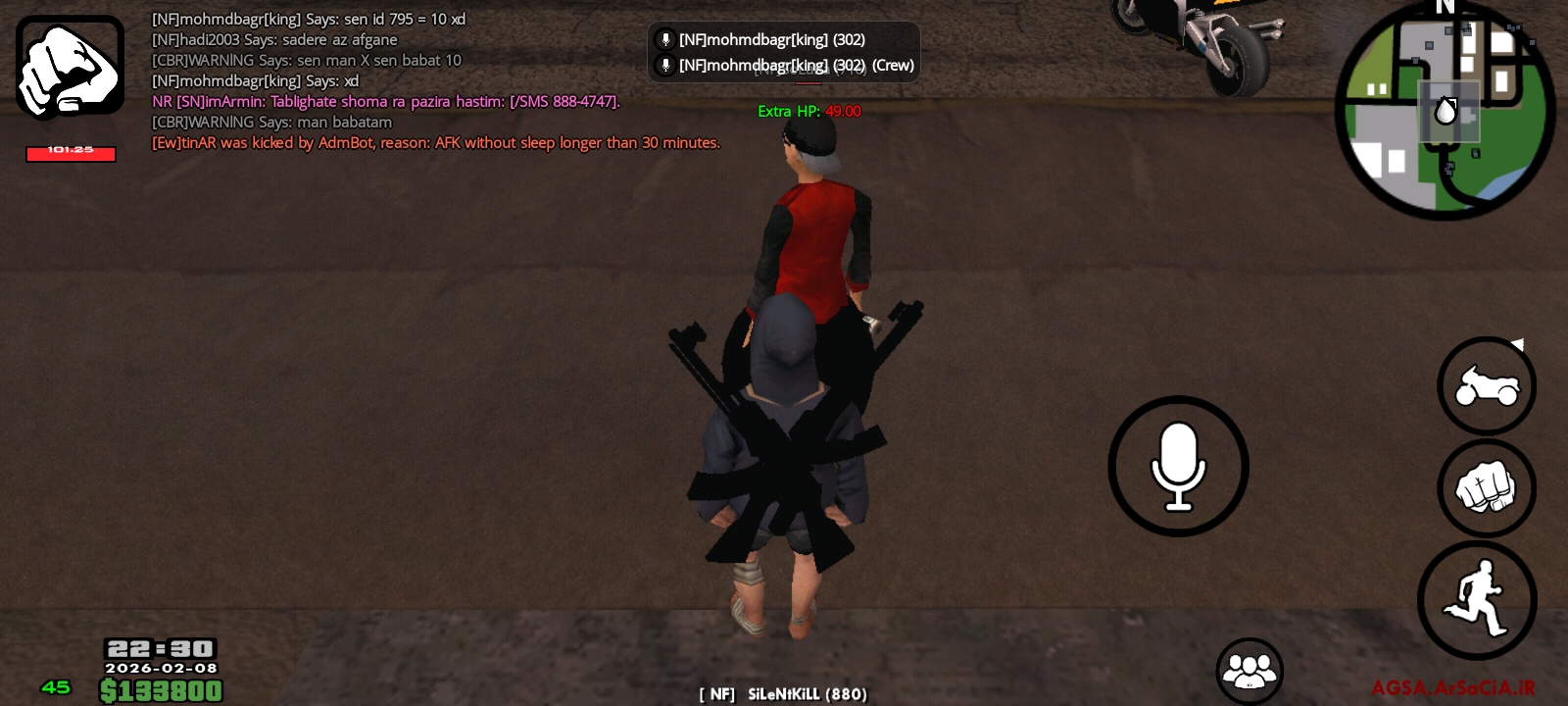This screenshot has width=1568, height=706.
Task: Select the fist punch attack icon
Action: [x=1488, y=488]
